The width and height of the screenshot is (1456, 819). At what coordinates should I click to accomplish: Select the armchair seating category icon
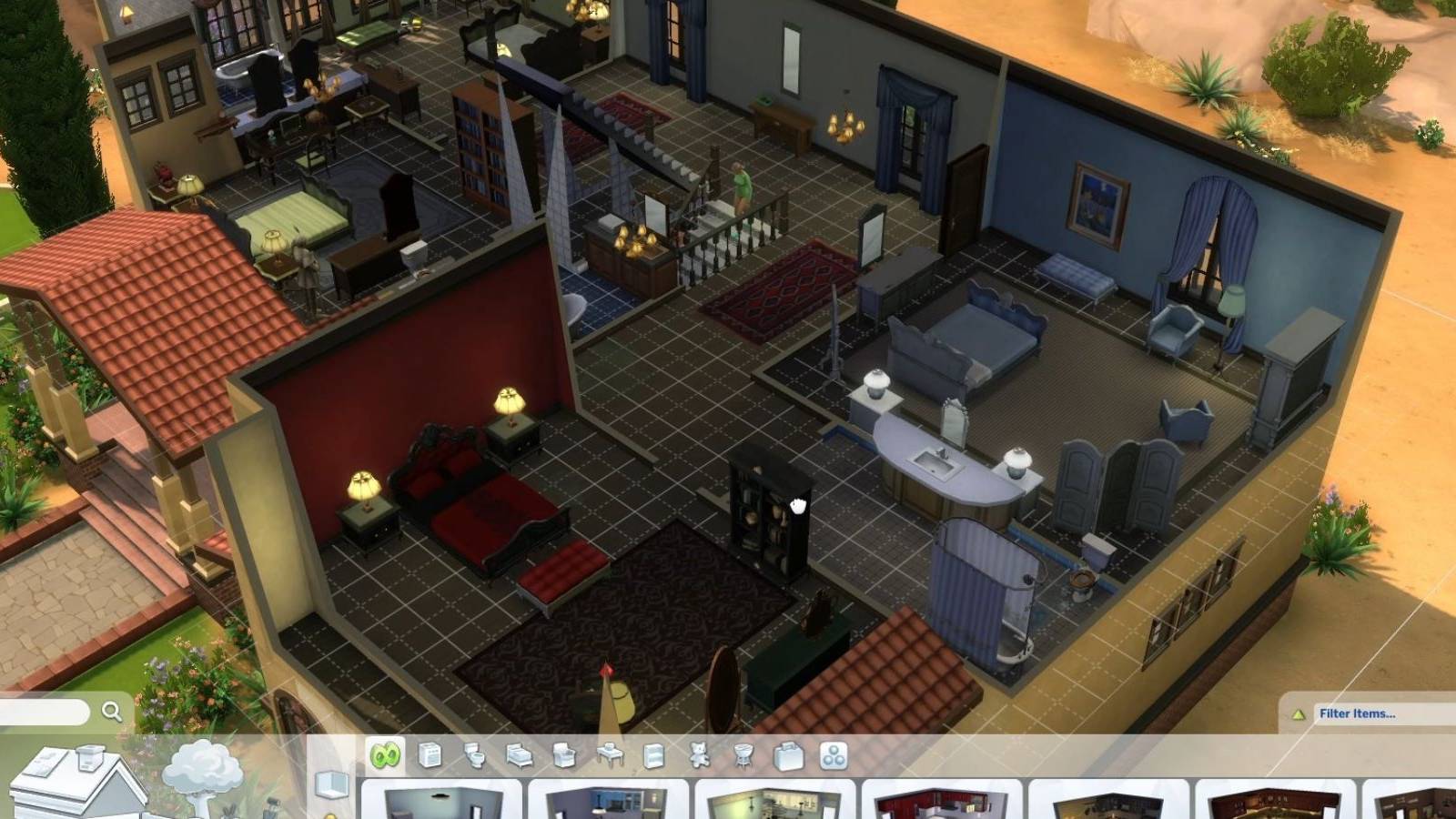562,753
